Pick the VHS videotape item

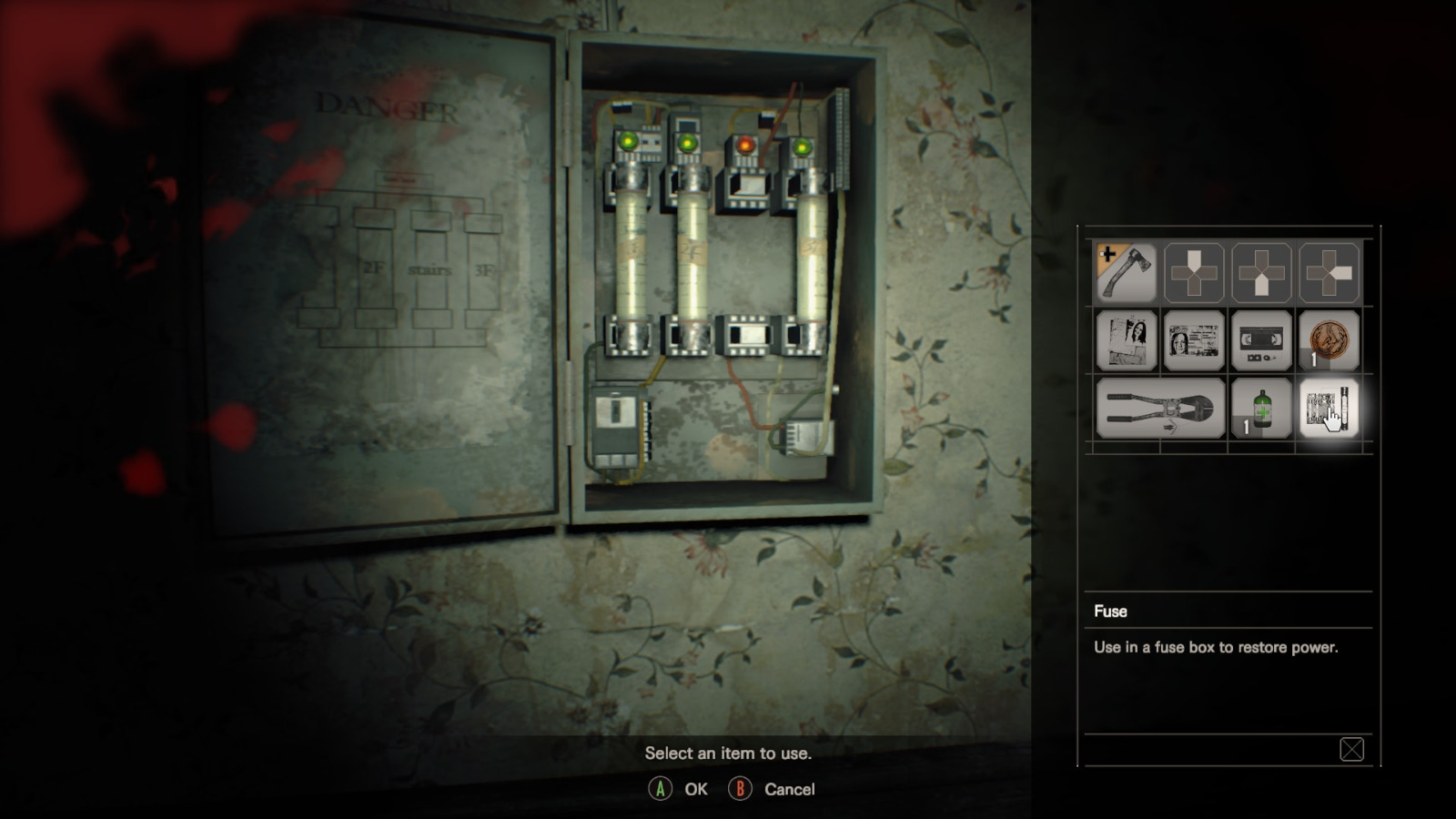[1261, 340]
